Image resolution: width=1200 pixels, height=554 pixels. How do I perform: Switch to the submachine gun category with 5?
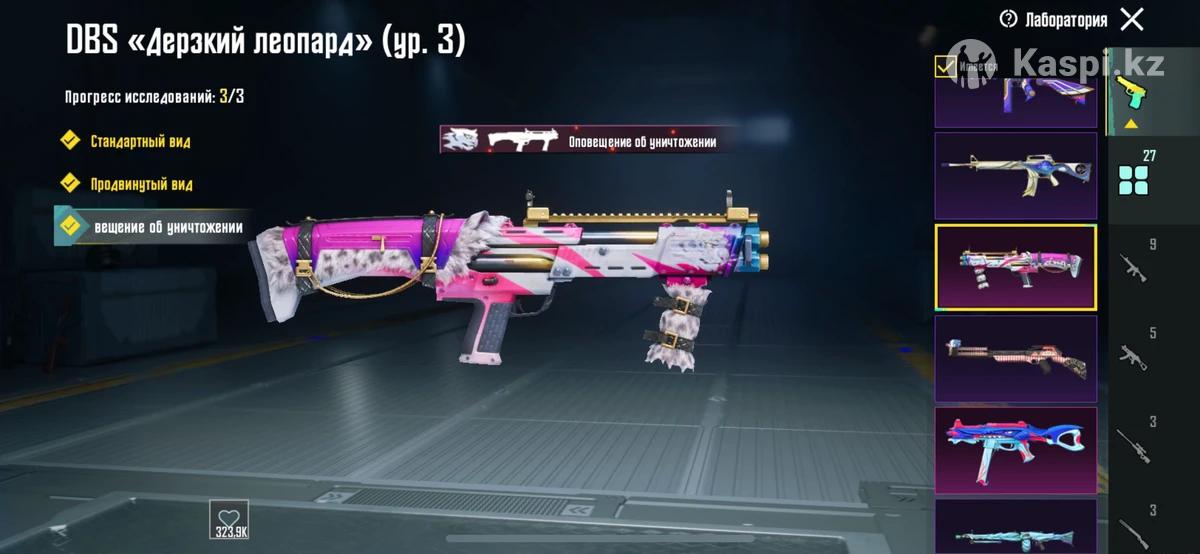point(1135,351)
